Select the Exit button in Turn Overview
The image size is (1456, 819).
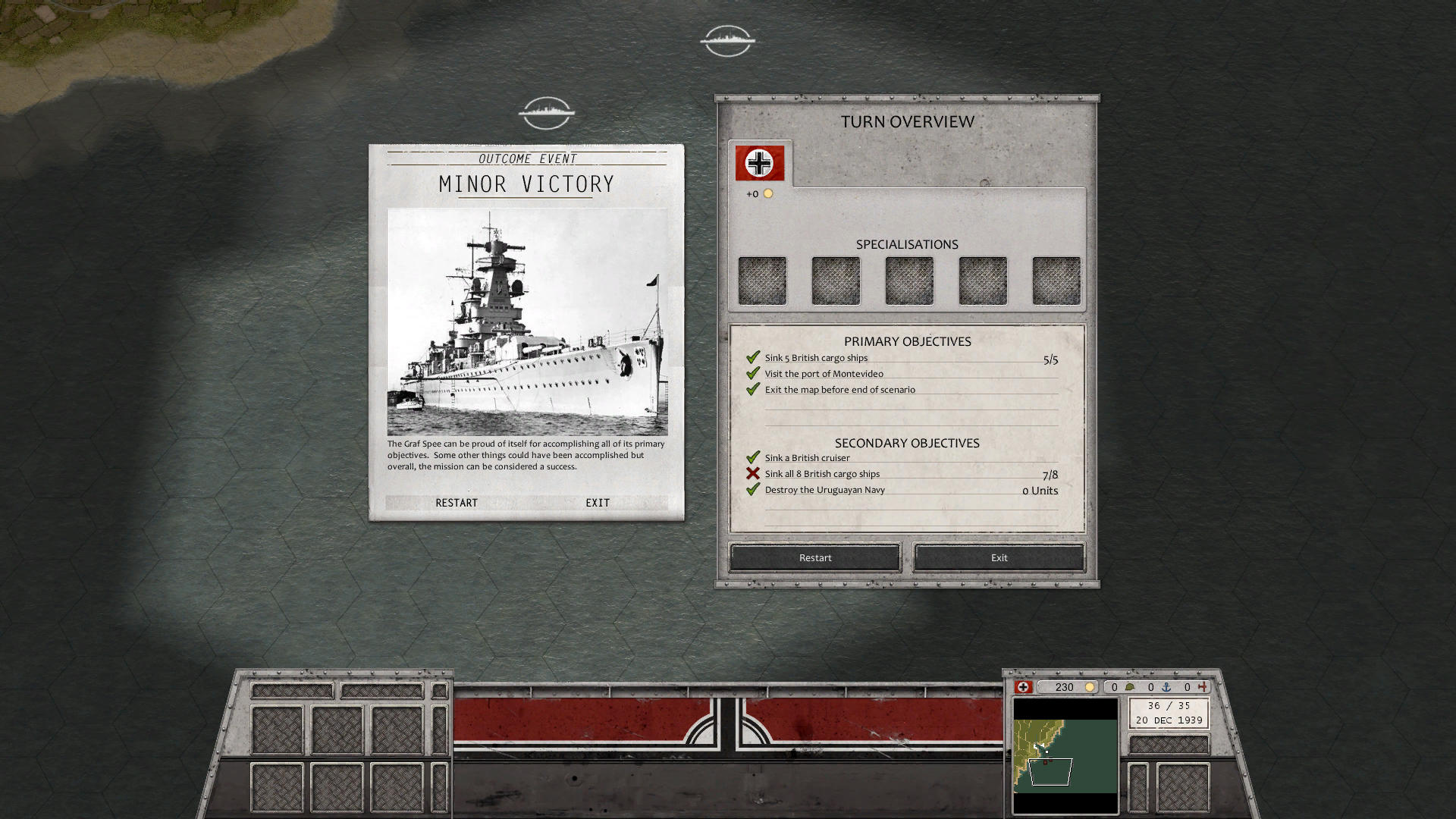[999, 557]
